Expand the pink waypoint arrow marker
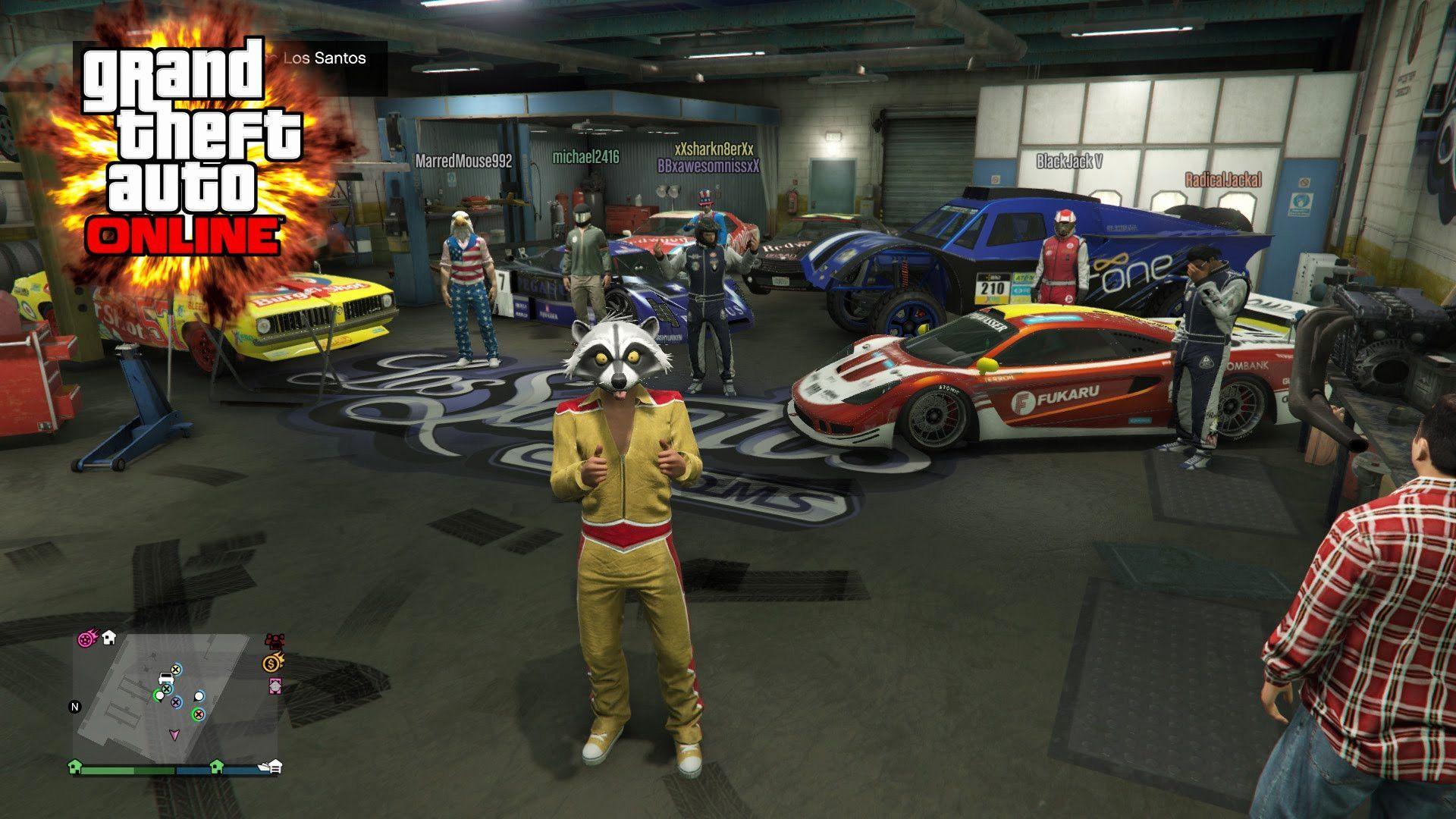Screen dimensions: 1456x819 tap(175, 735)
